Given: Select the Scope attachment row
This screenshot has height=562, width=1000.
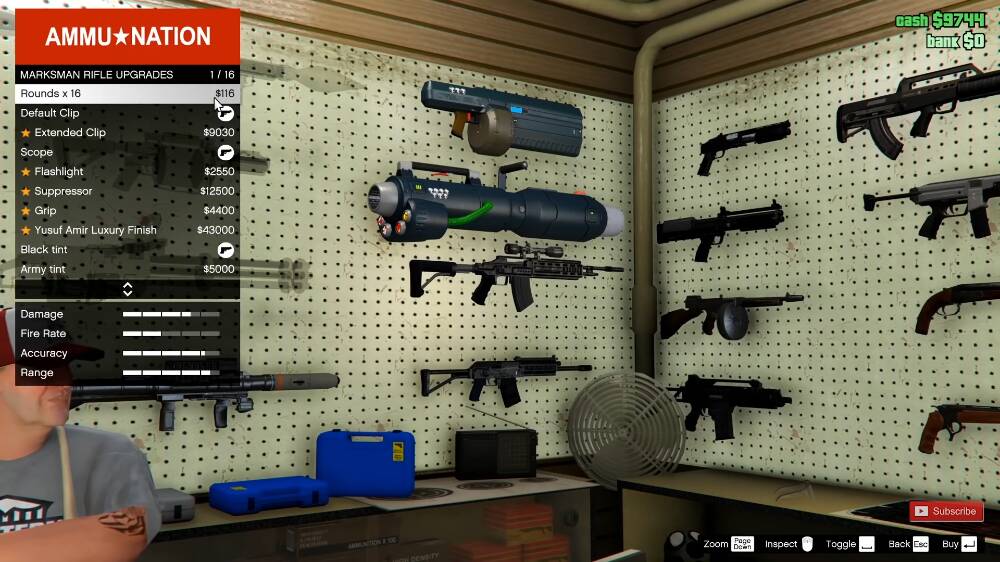Looking at the screenshot, I should [x=127, y=152].
